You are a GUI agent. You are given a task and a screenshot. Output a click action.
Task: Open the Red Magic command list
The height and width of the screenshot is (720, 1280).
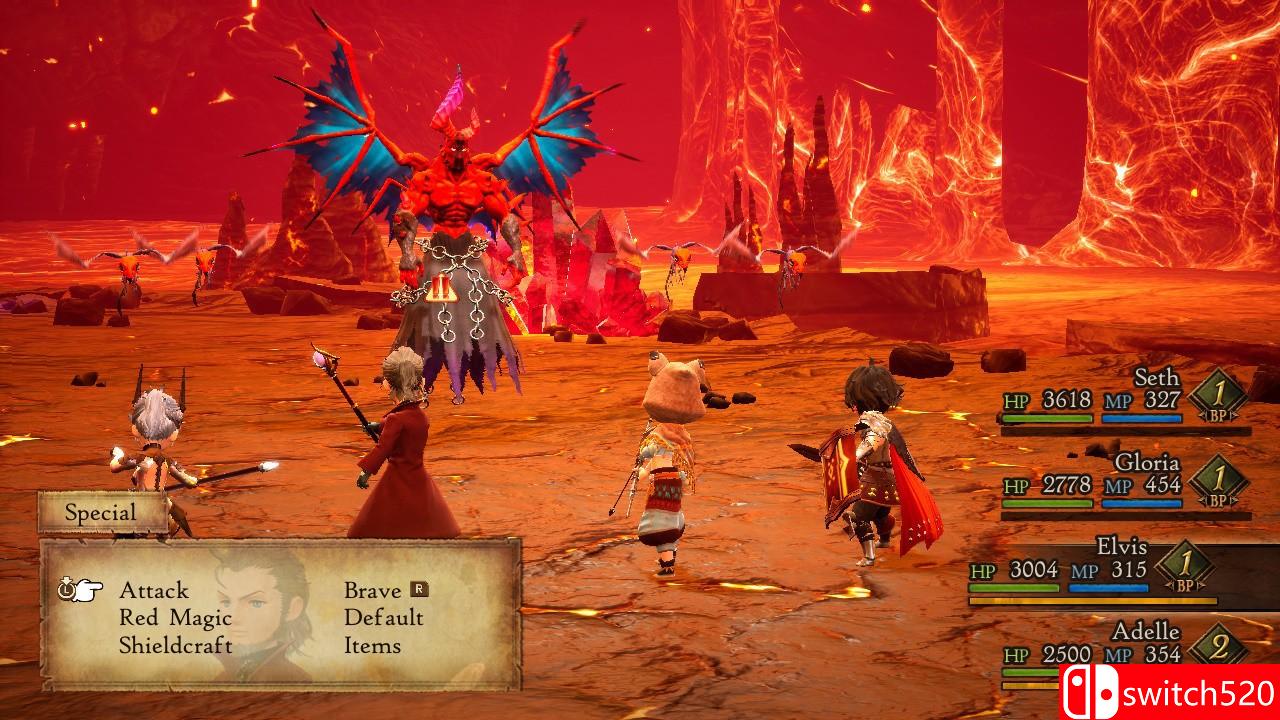[175, 618]
